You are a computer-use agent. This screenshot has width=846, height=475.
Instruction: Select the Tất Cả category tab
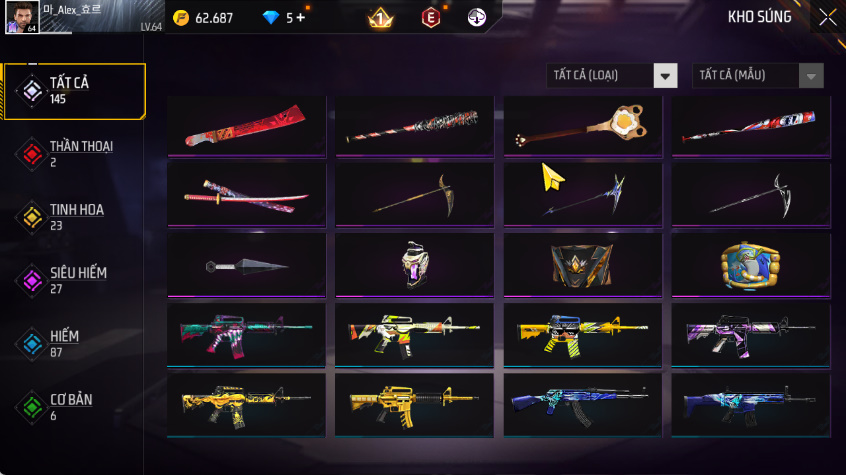73,91
